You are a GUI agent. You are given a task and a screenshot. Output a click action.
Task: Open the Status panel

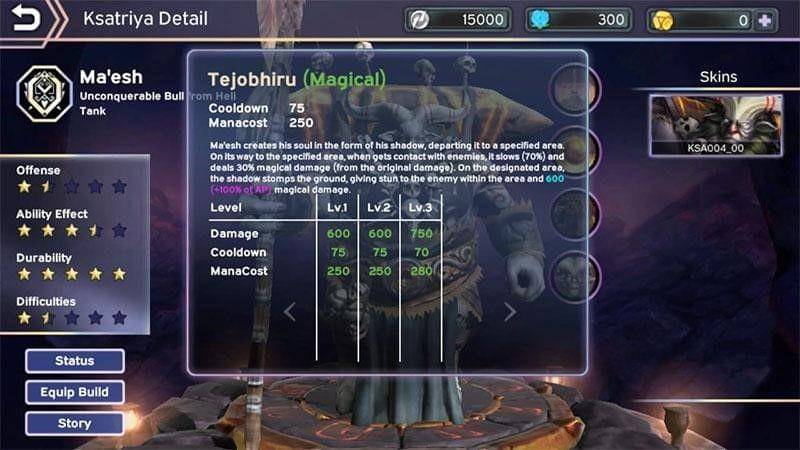75,361
